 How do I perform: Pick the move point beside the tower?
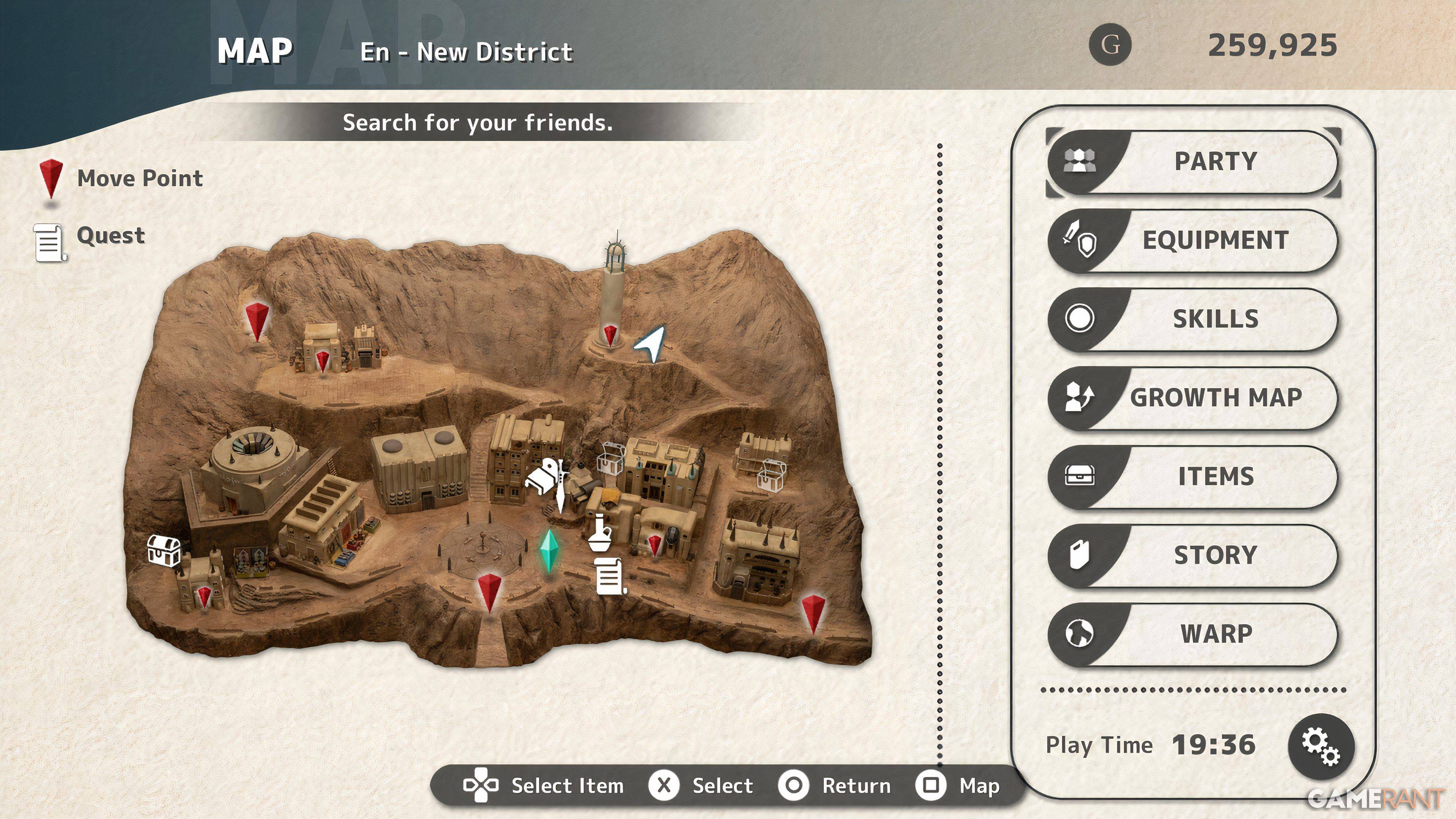[x=610, y=334]
